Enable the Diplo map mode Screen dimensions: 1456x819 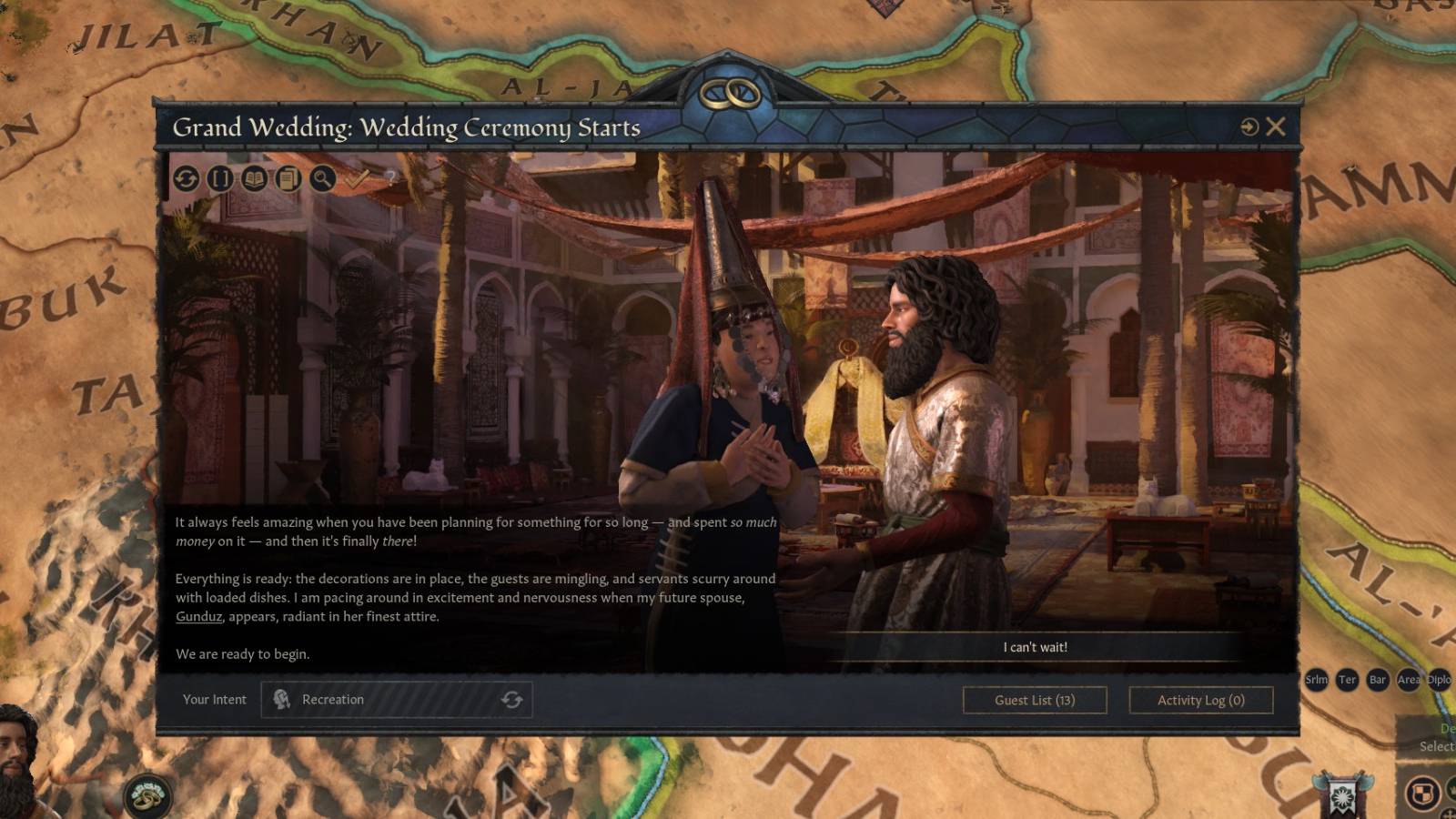[x=1440, y=680]
